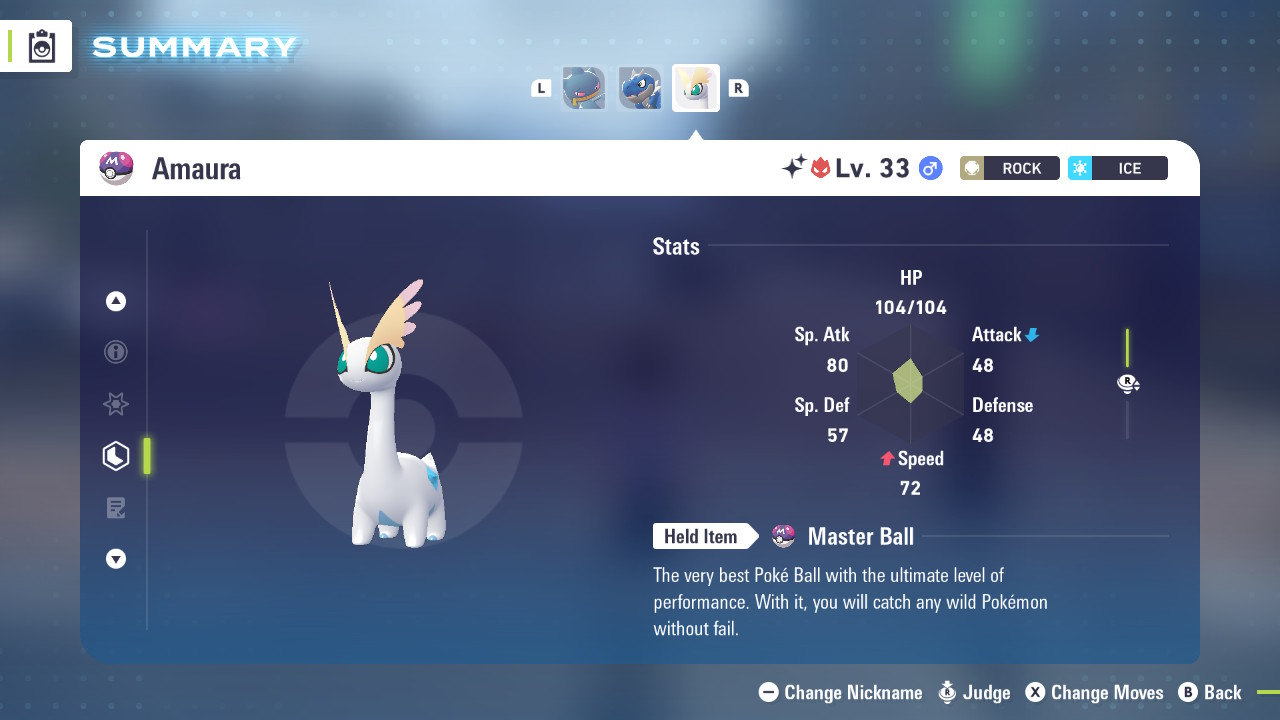The image size is (1280, 720).
Task: Select the Amaura party thumbnail
Action: pos(695,88)
